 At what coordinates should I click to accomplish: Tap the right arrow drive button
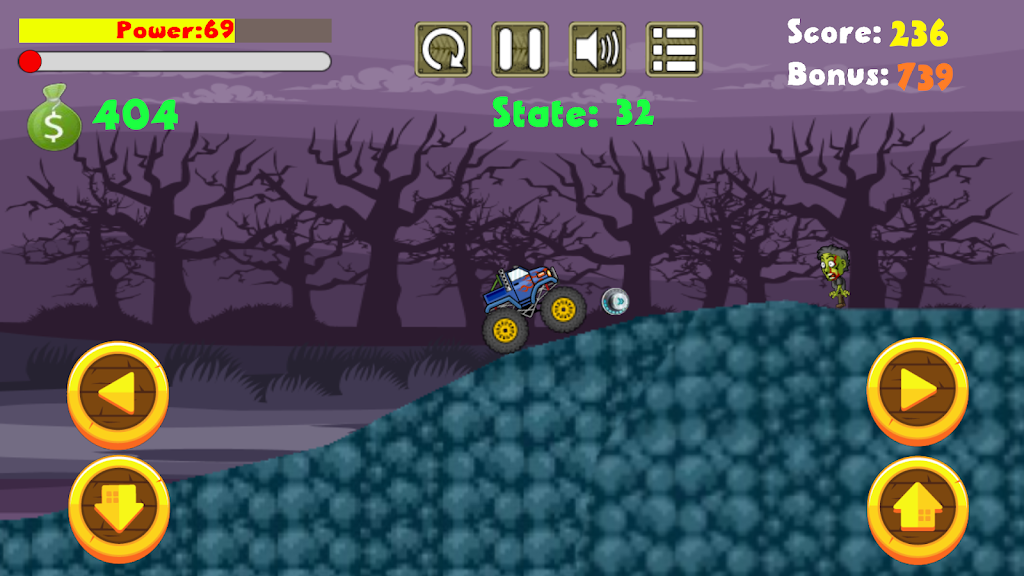(x=917, y=390)
